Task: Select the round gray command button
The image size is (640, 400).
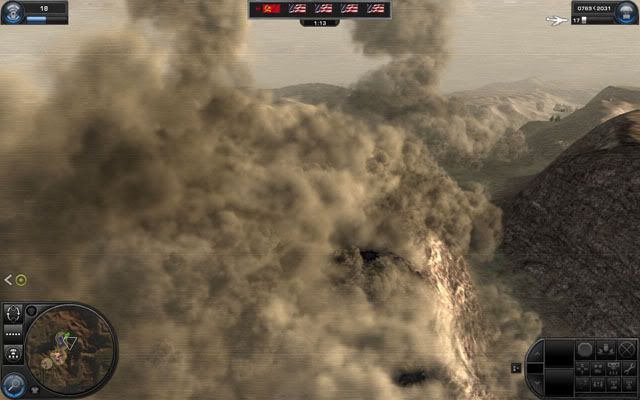Action: click(585, 349)
